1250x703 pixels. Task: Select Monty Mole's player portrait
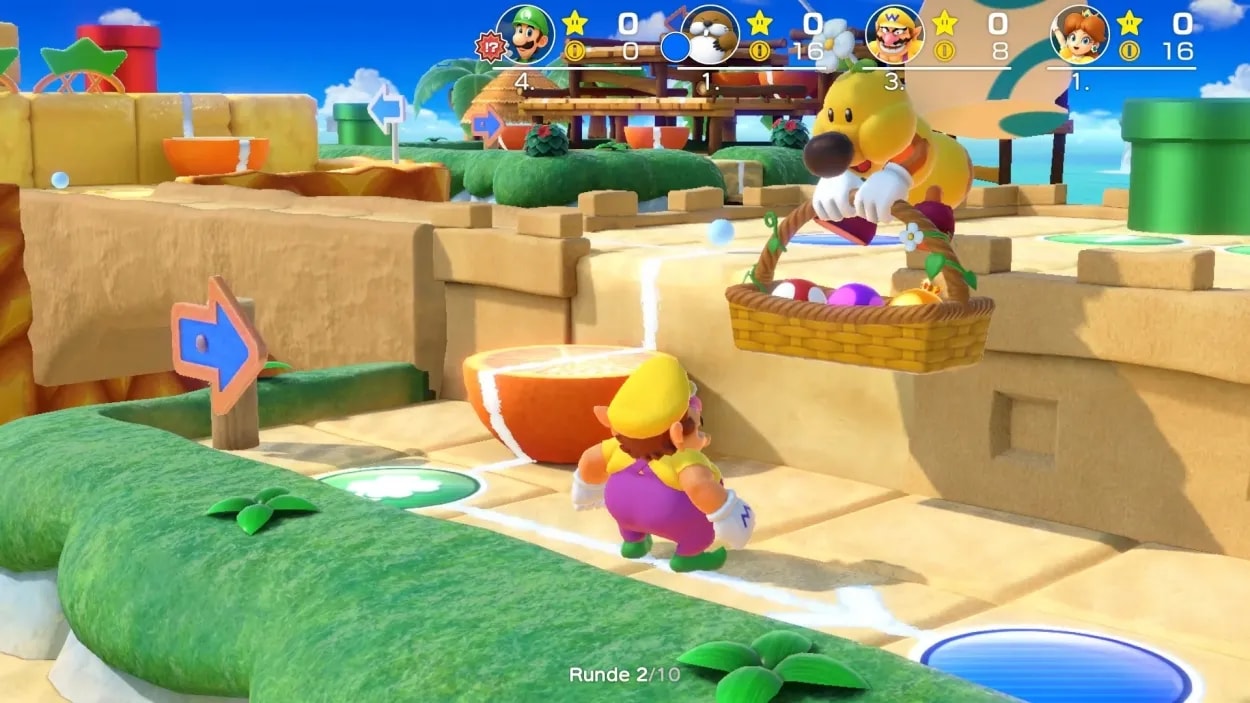[x=711, y=35]
